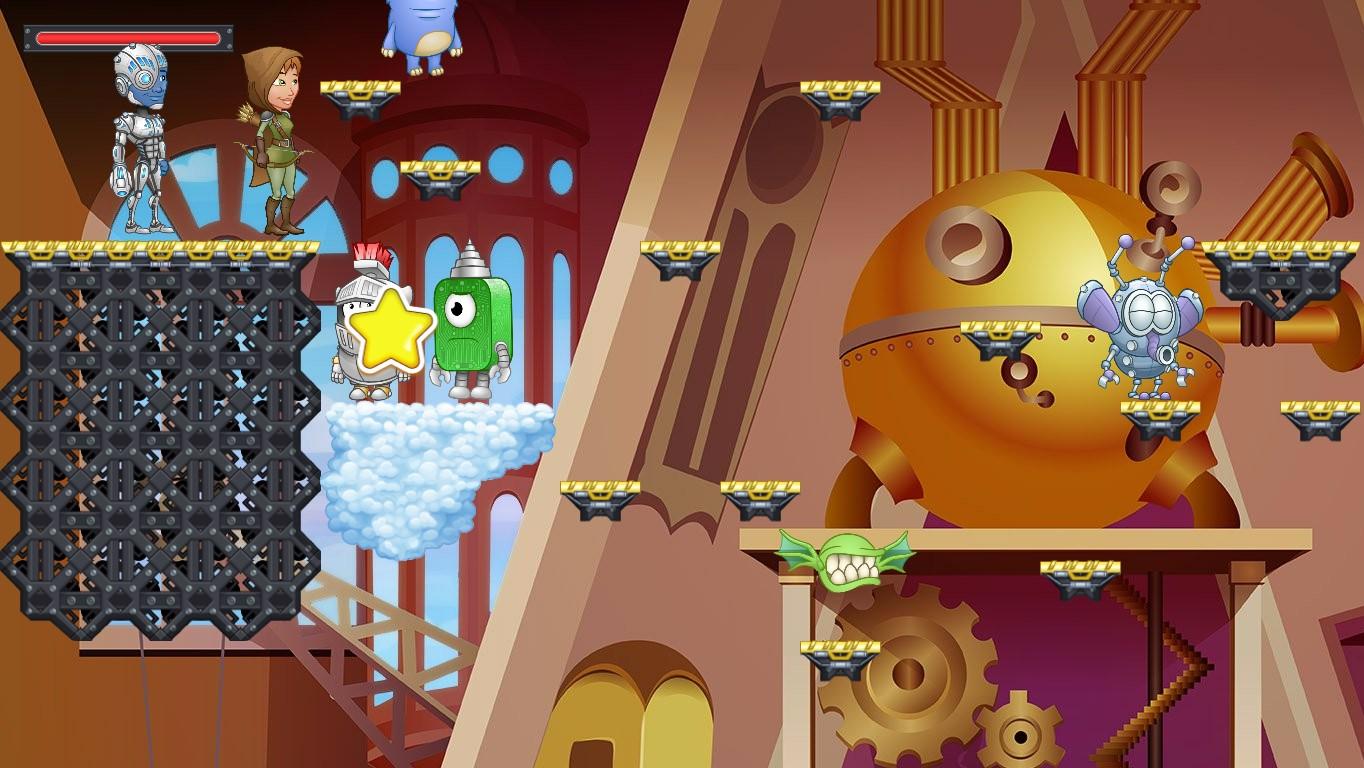Click the blue creature at top

[420, 30]
